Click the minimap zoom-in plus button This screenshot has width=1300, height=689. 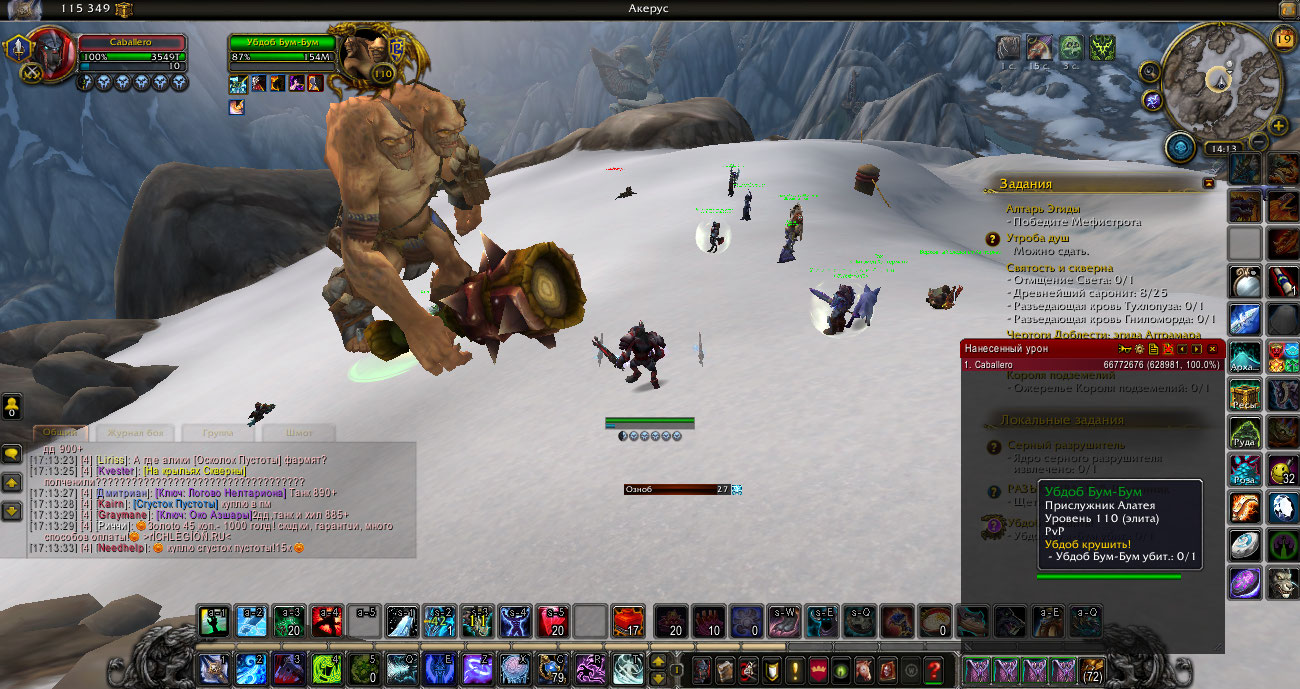point(1278,125)
